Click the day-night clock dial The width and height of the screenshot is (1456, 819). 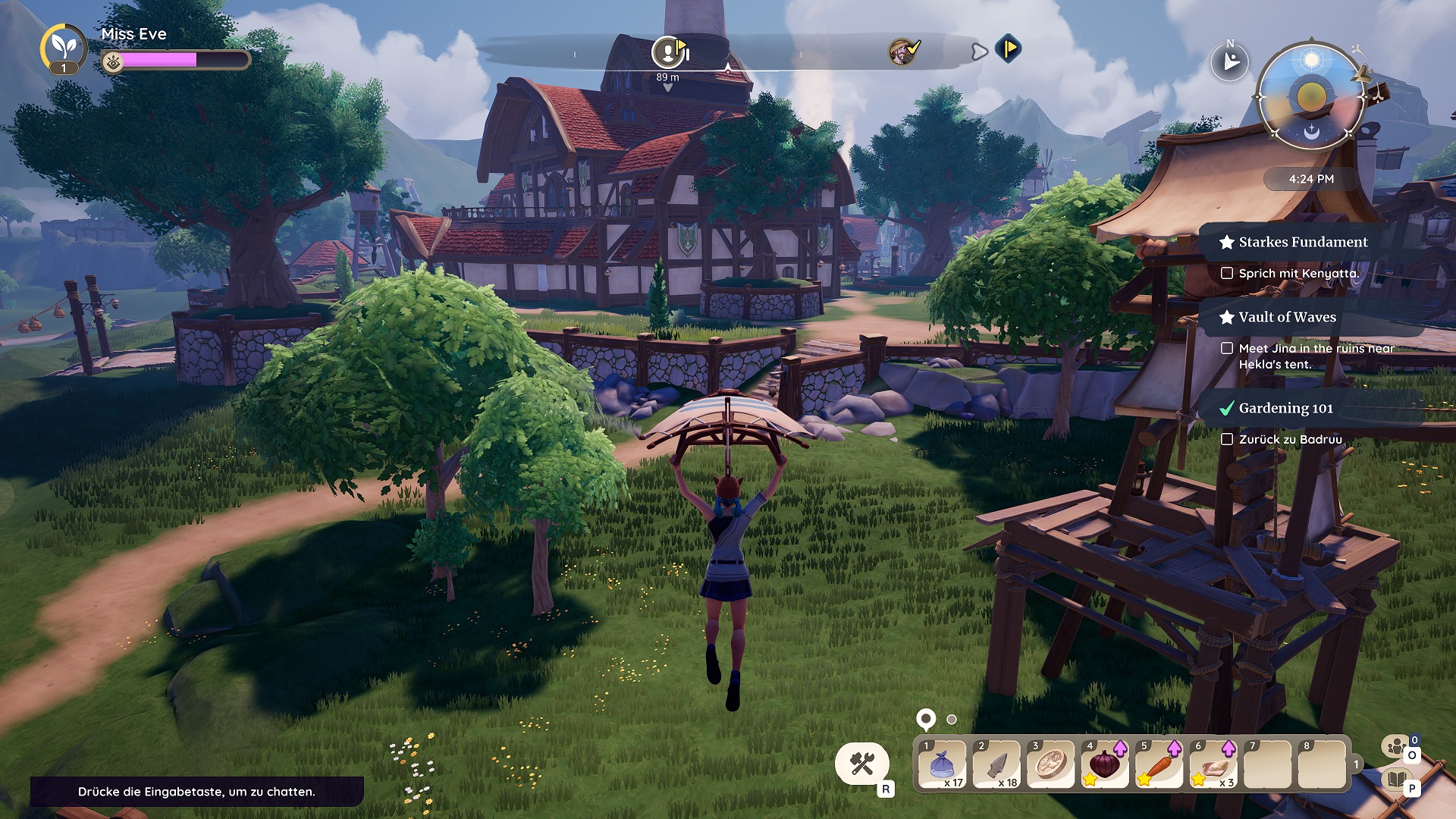[x=1311, y=96]
